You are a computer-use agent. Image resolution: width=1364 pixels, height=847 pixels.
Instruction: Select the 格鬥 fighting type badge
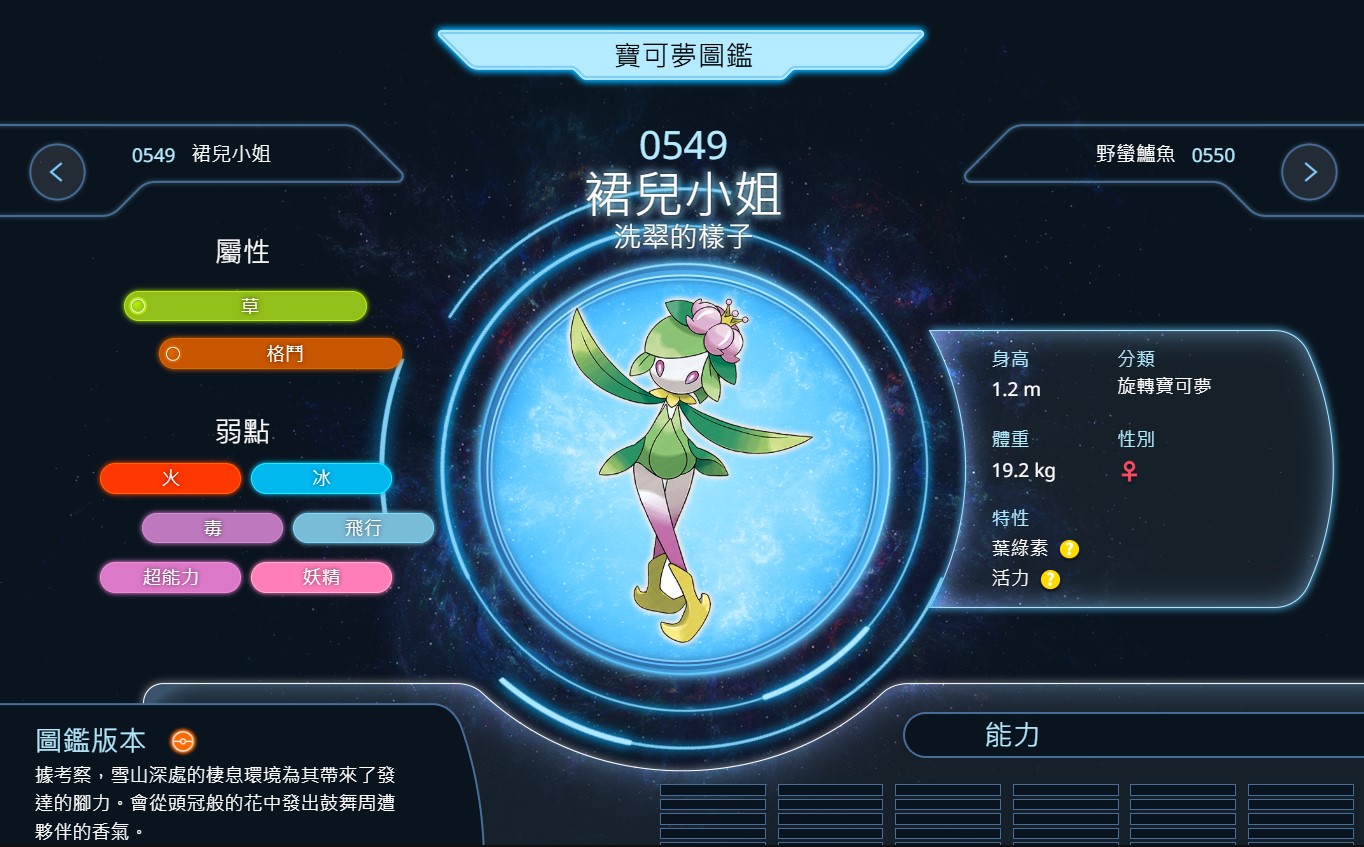click(x=281, y=354)
